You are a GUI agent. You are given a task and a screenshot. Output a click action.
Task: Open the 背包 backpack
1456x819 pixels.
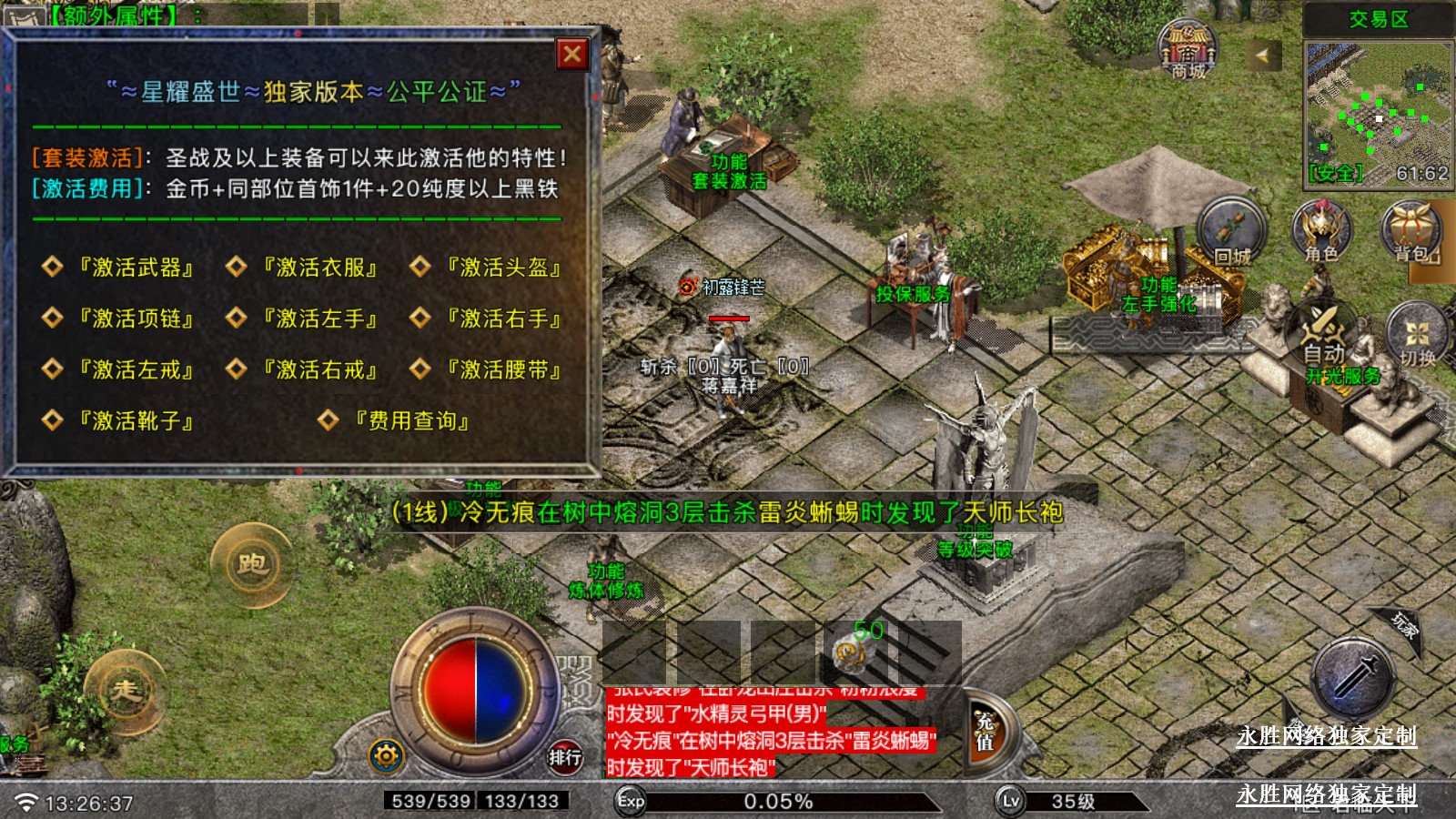click(x=1412, y=232)
